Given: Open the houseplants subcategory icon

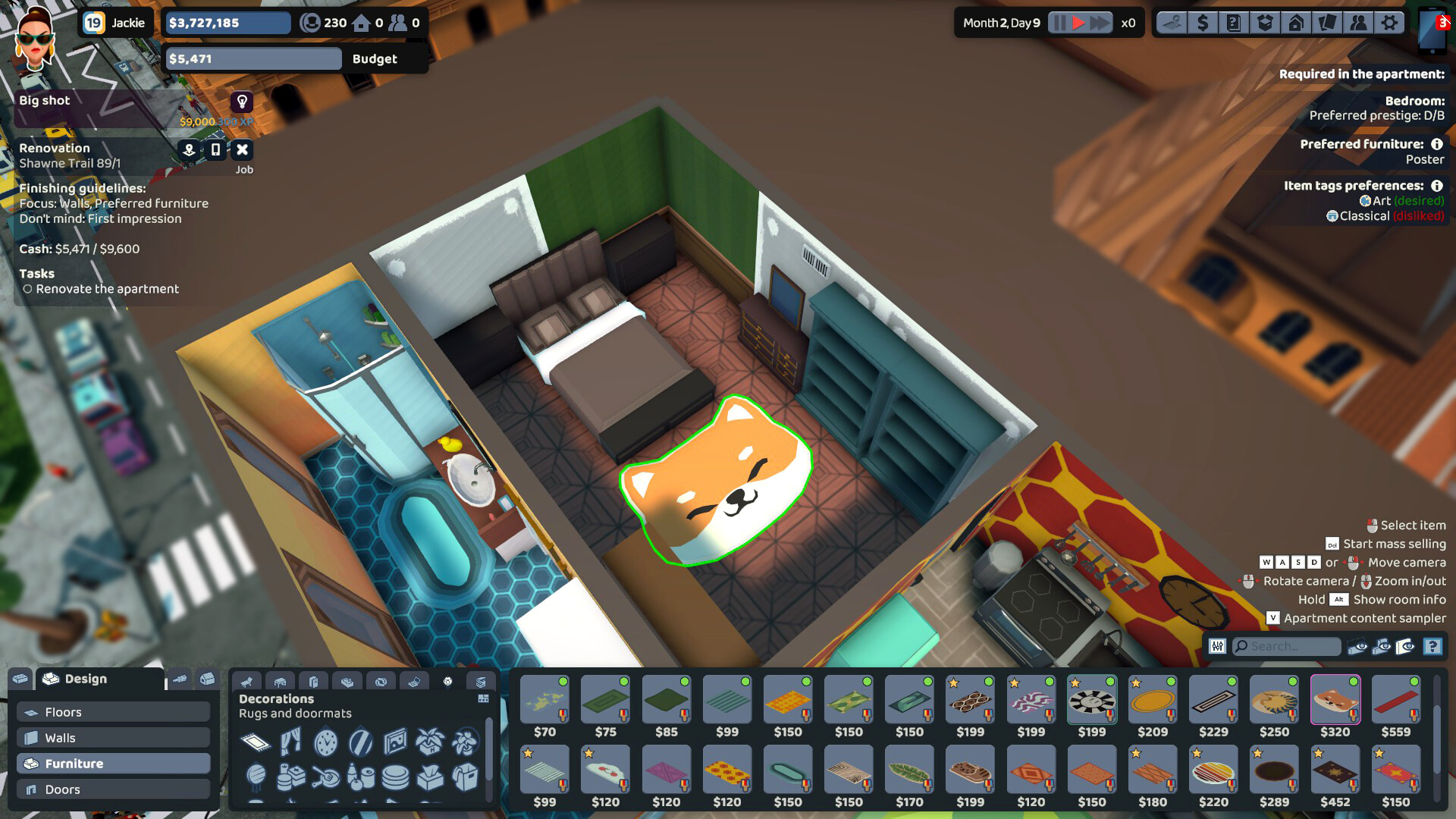Looking at the screenshot, I should 429,742.
